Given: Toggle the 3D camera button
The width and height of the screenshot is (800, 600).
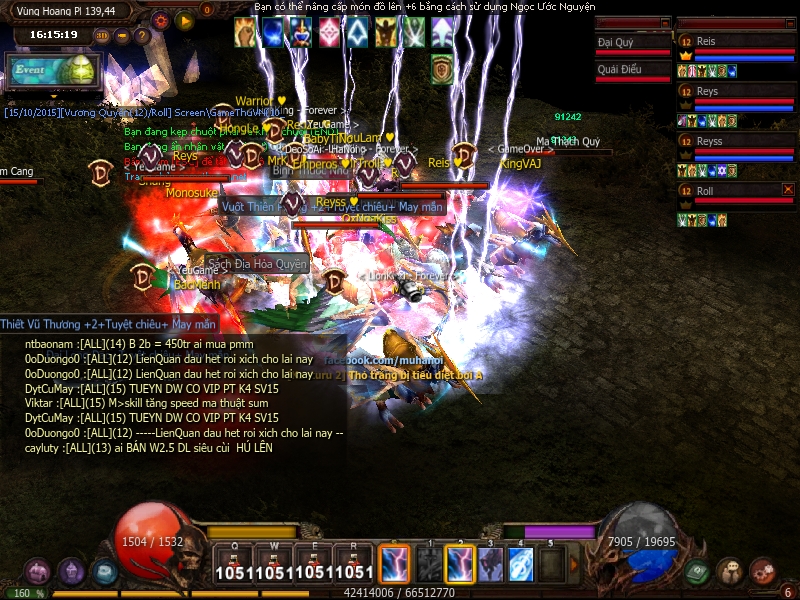Looking at the screenshot, I should point(102,35).
